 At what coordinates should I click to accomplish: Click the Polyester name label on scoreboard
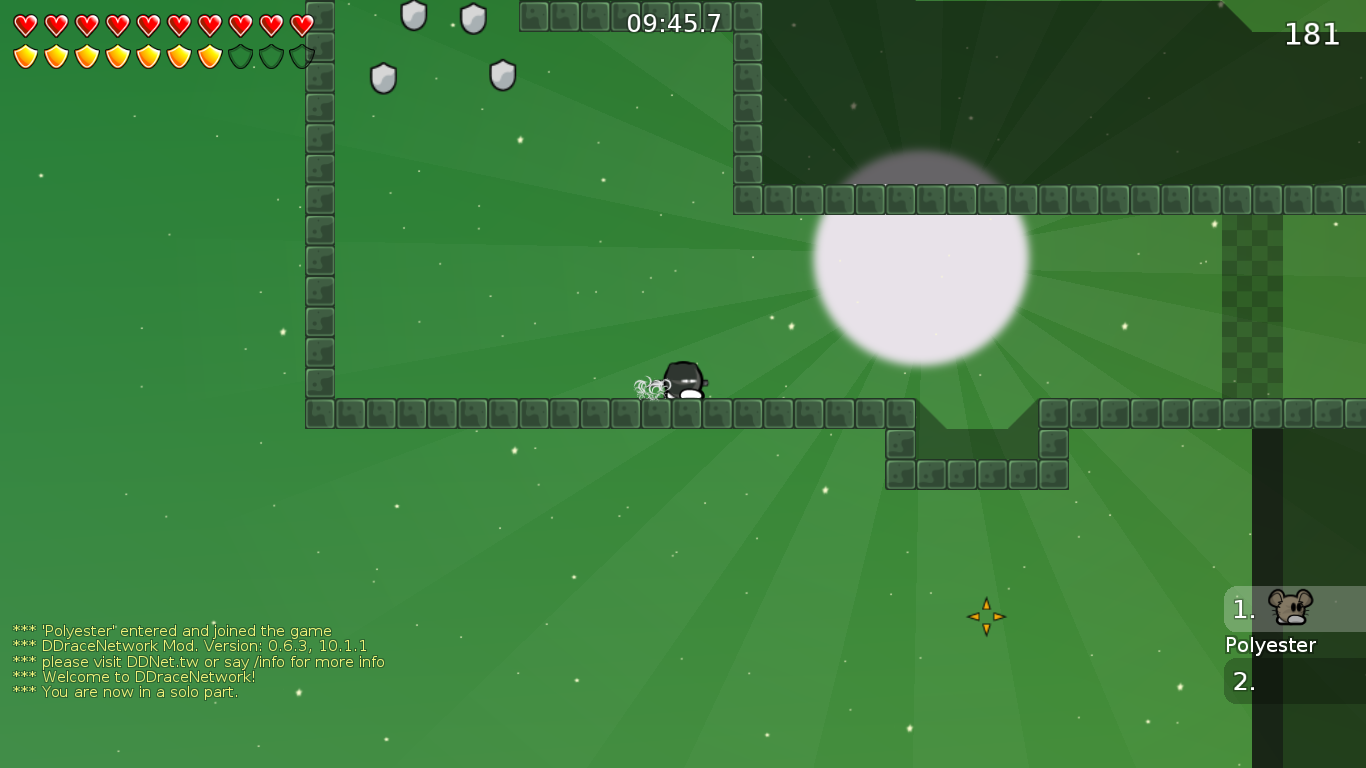(1270, 645)
